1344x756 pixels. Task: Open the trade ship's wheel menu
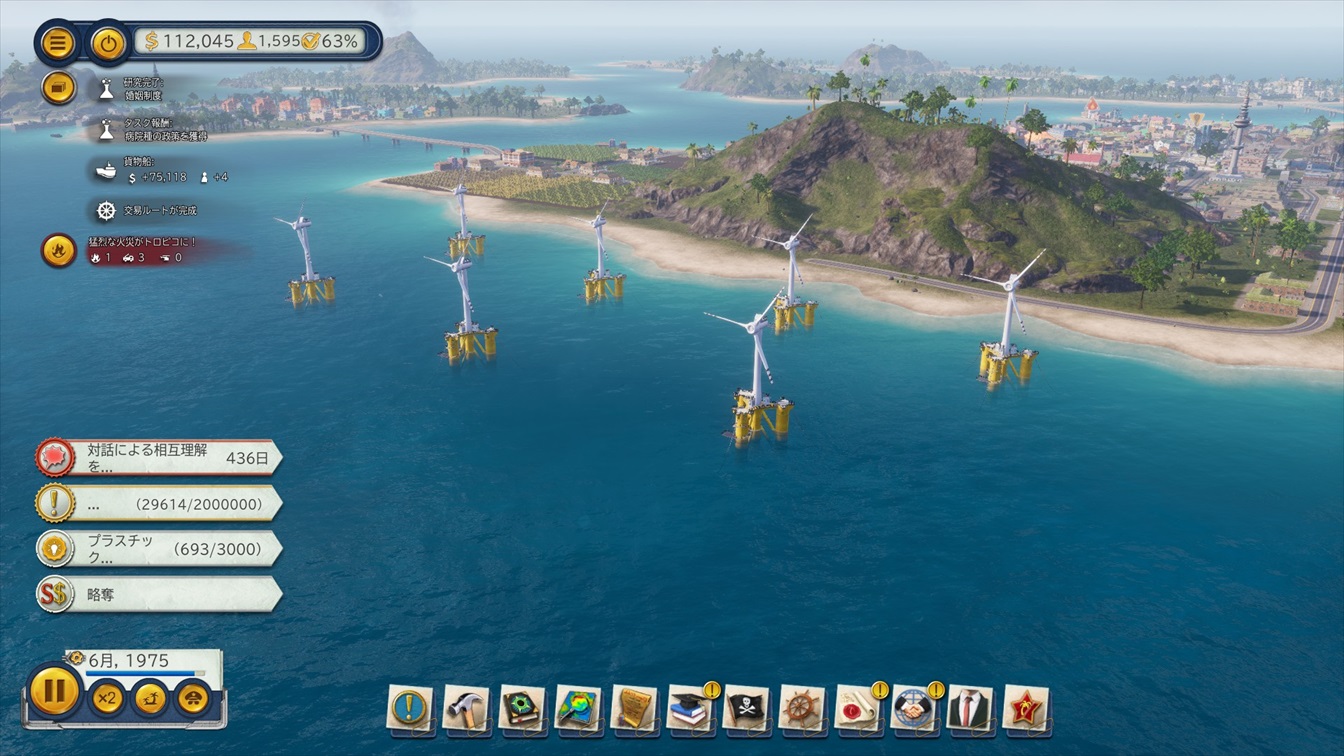[x=802, y=708]
